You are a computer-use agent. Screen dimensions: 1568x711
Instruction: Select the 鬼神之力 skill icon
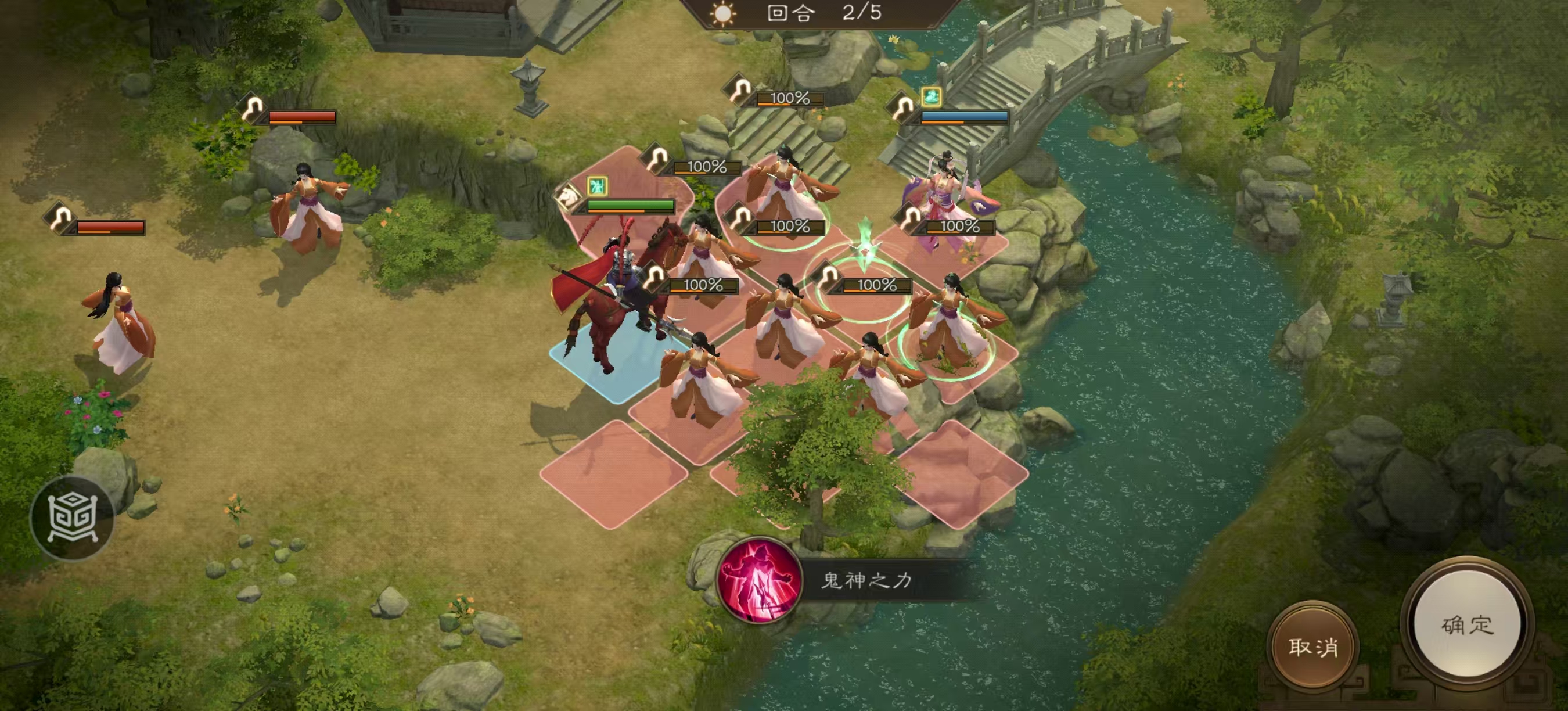click(x=758, y=580)
